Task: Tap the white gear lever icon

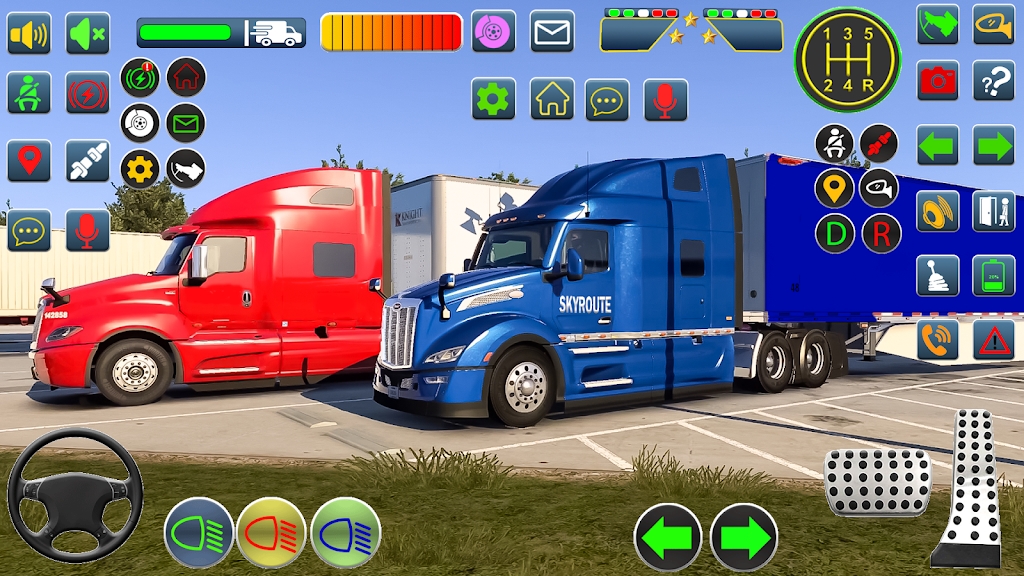Action: coord(938,275)
